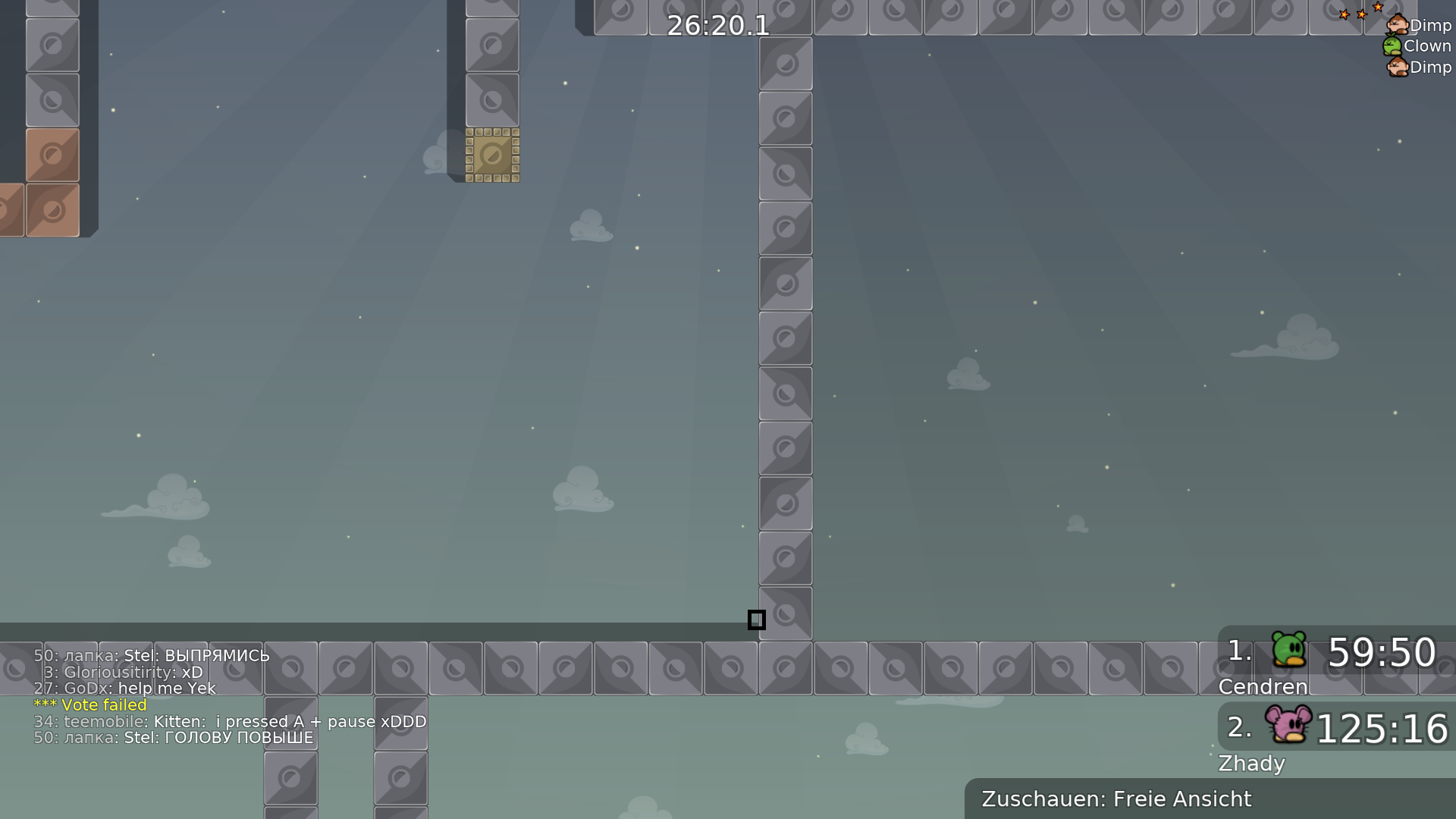Screen dimensions: 1456x819
Task: Click Zhady's name below the 125:16 time
Action: click(x=1252, y=764)
